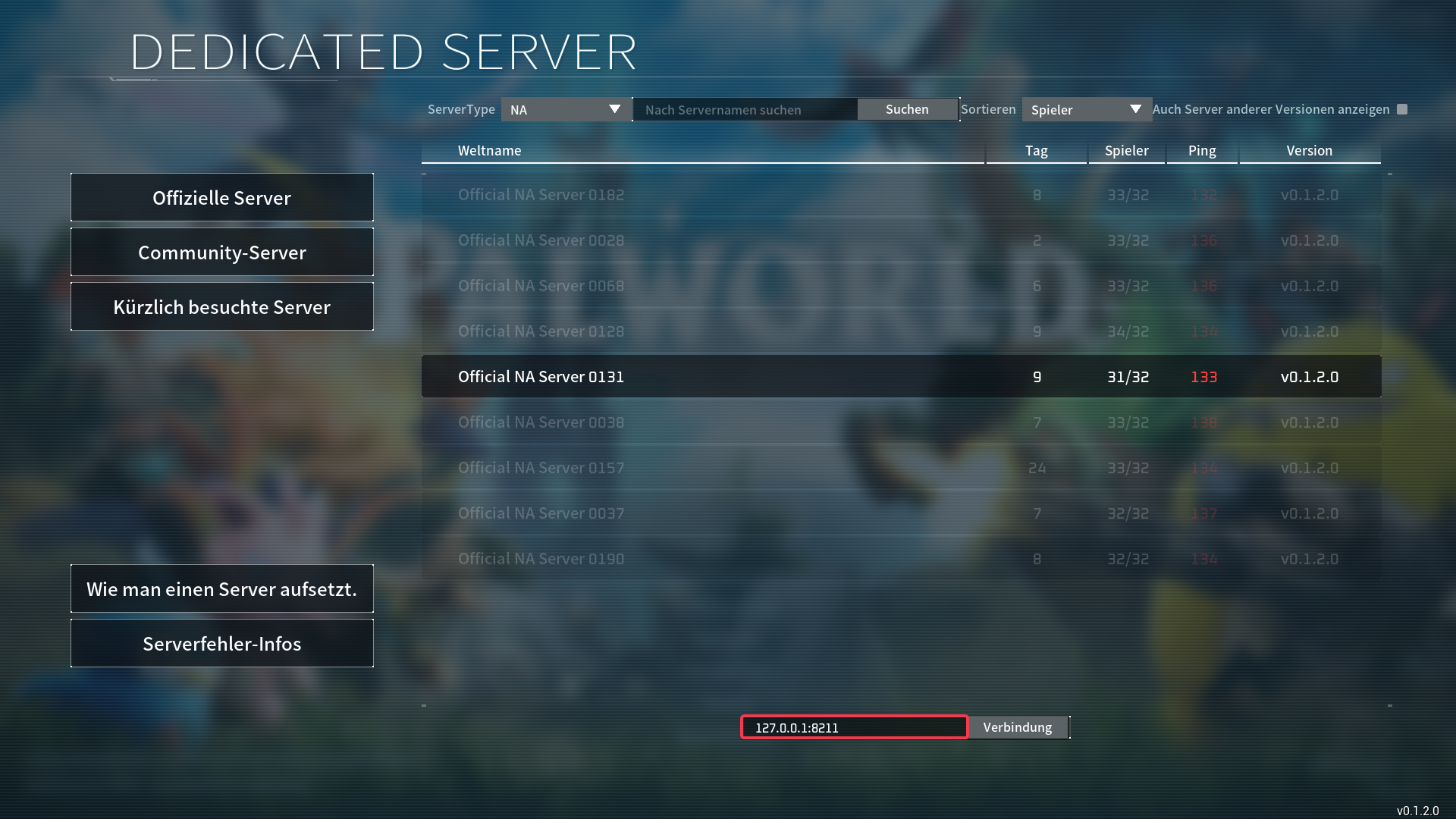Open the ServerType NA dropdown
Viewport: 1456px width, 819px height.
tap(566, 110)
